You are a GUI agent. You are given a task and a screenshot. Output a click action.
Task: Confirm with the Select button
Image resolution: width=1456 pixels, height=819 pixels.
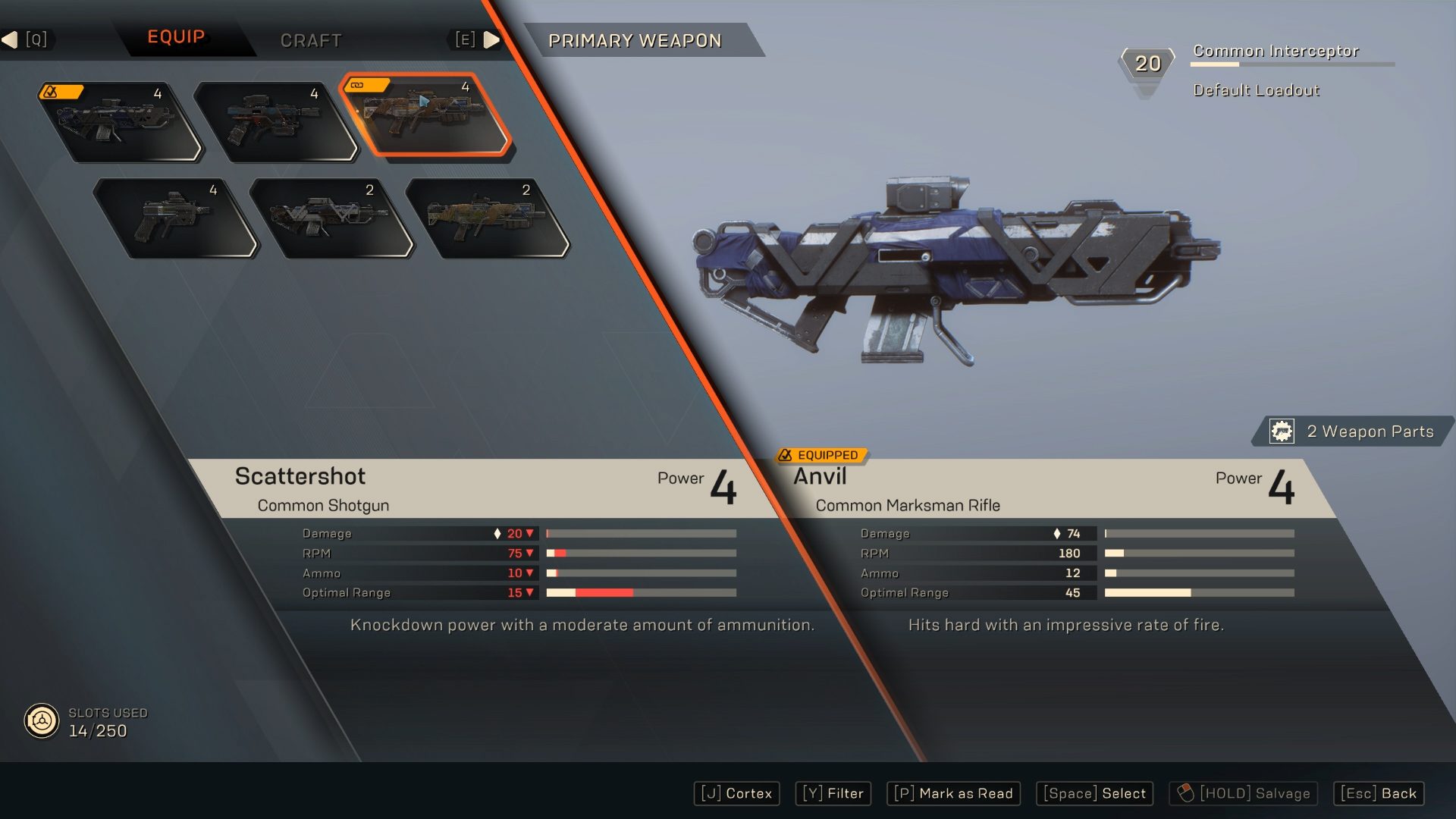[1094, 793]
